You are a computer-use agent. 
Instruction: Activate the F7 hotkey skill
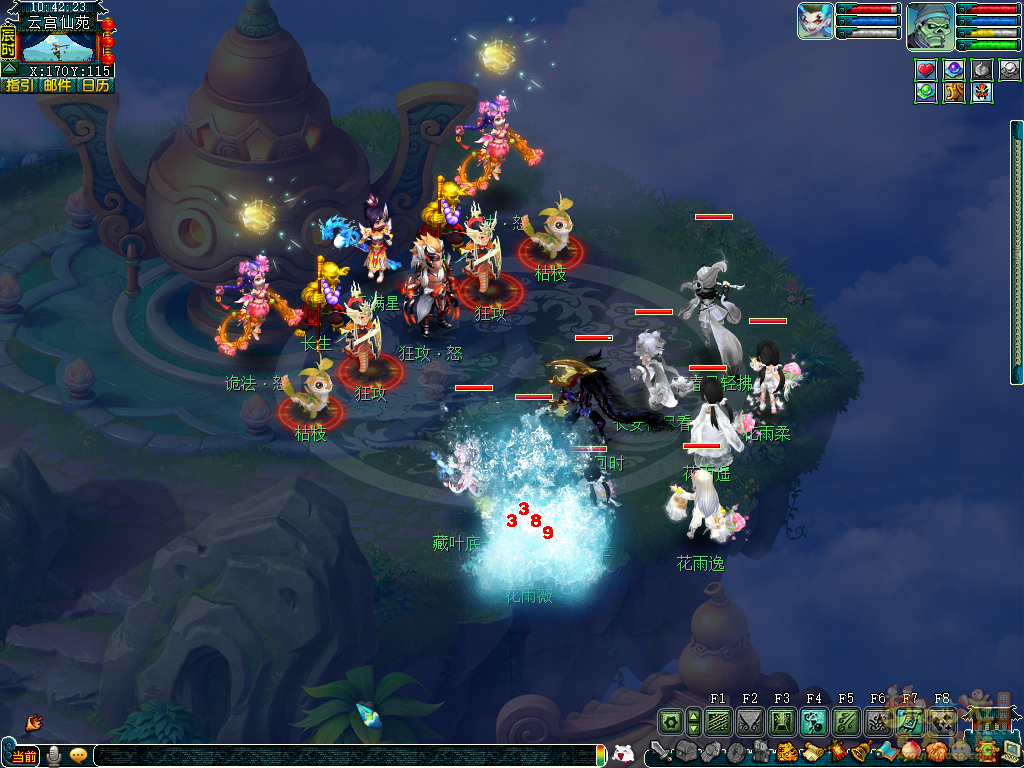pyautogui.click(x=910, y=721)
